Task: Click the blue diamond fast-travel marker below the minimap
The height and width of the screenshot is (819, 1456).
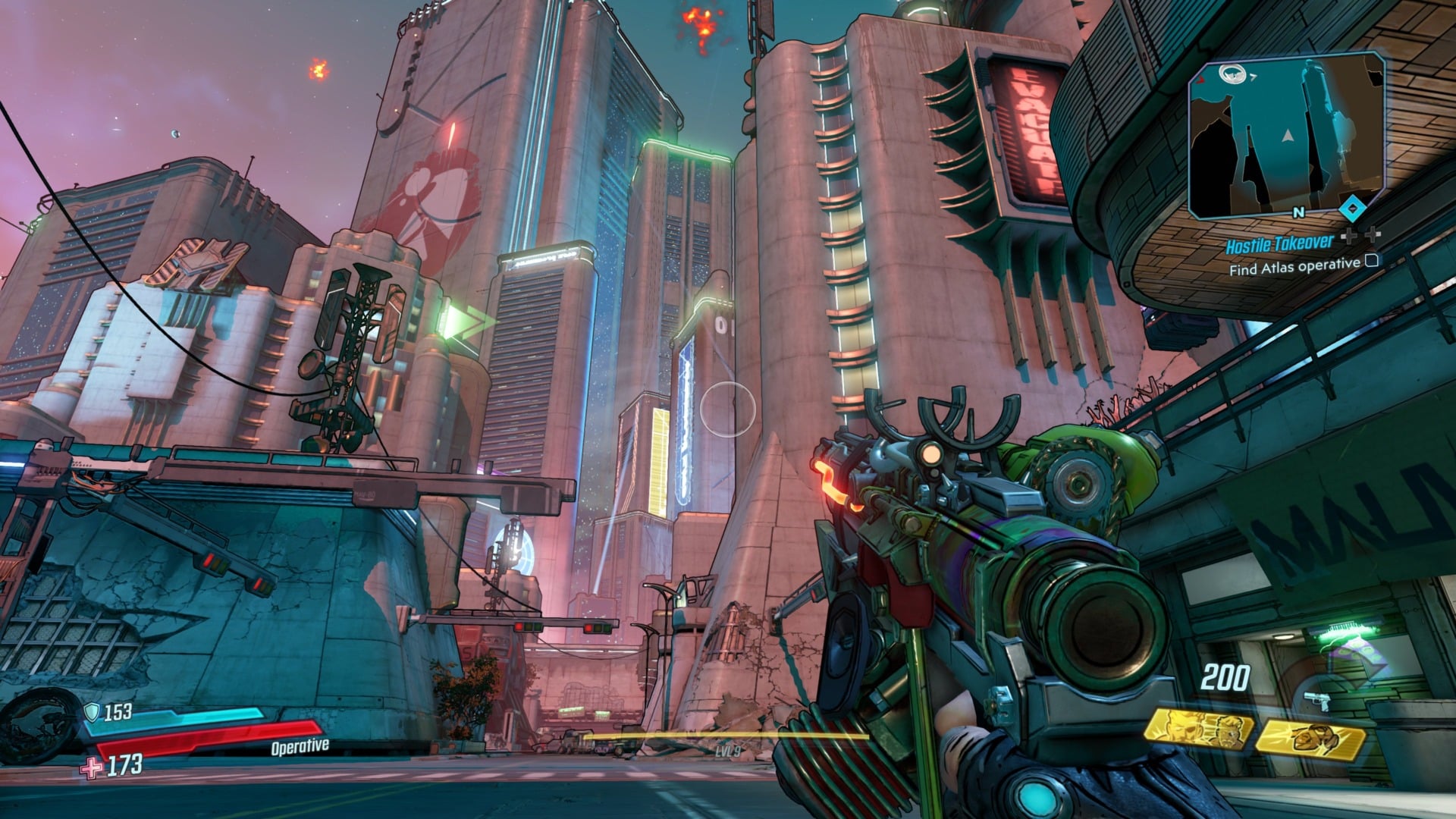Action: pyautogui.click(x=1352, y=208)
